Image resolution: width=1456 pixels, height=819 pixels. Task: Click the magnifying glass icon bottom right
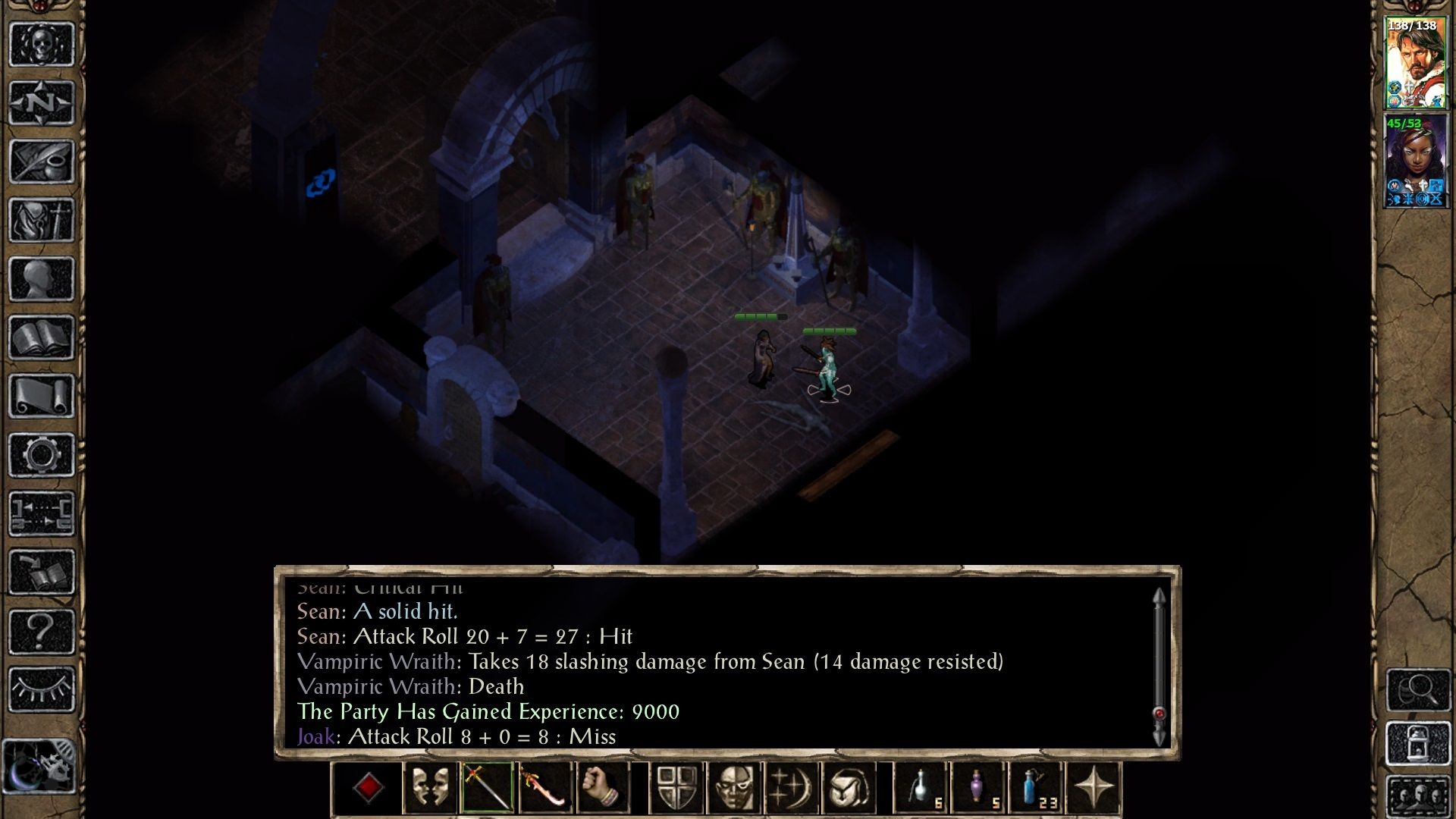1417,689
